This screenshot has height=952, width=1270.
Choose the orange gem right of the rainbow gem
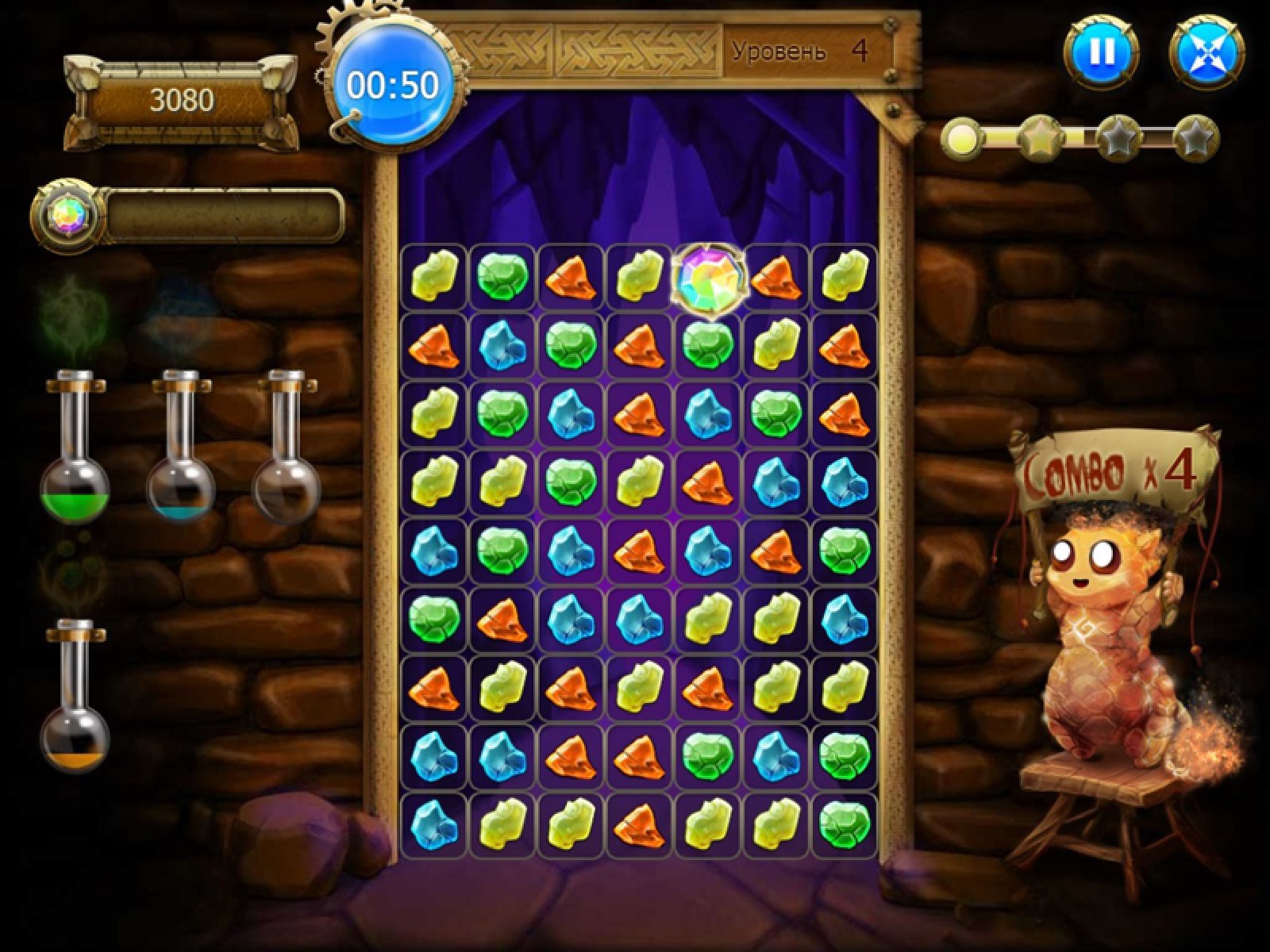click(x=775, y=278)
